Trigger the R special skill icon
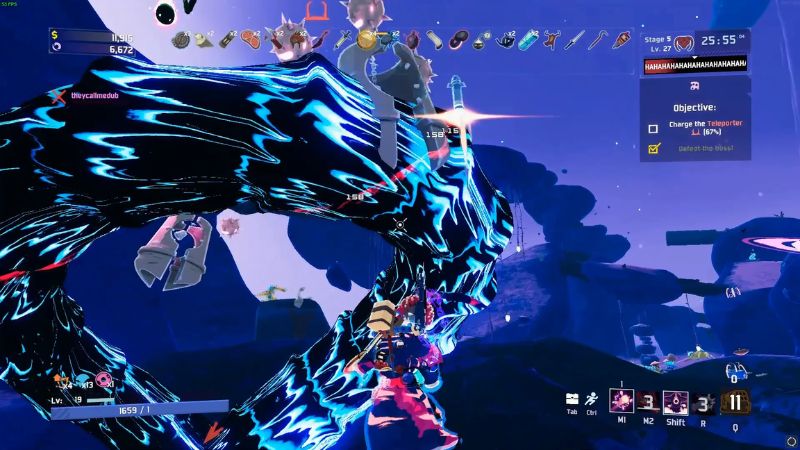 [704, 403]
